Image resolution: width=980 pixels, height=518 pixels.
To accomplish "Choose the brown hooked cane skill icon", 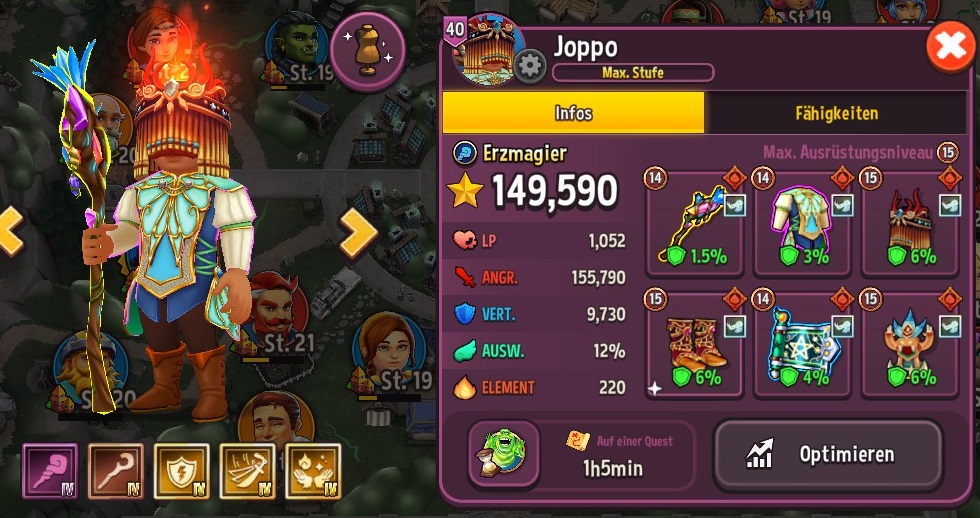I will click(116, 471).
